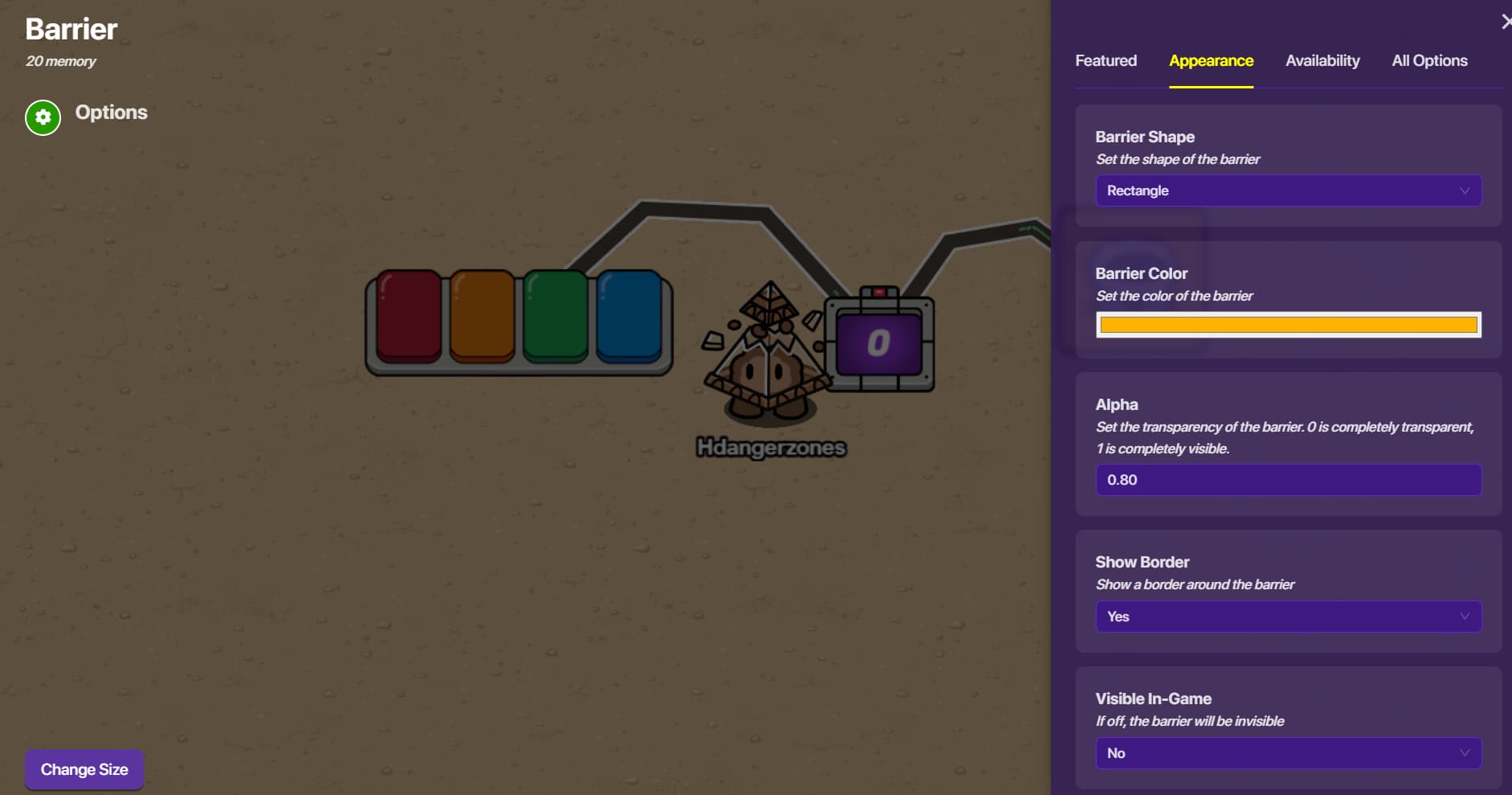
Task: Pick a new barrier color swatch
Action: 1288,325
